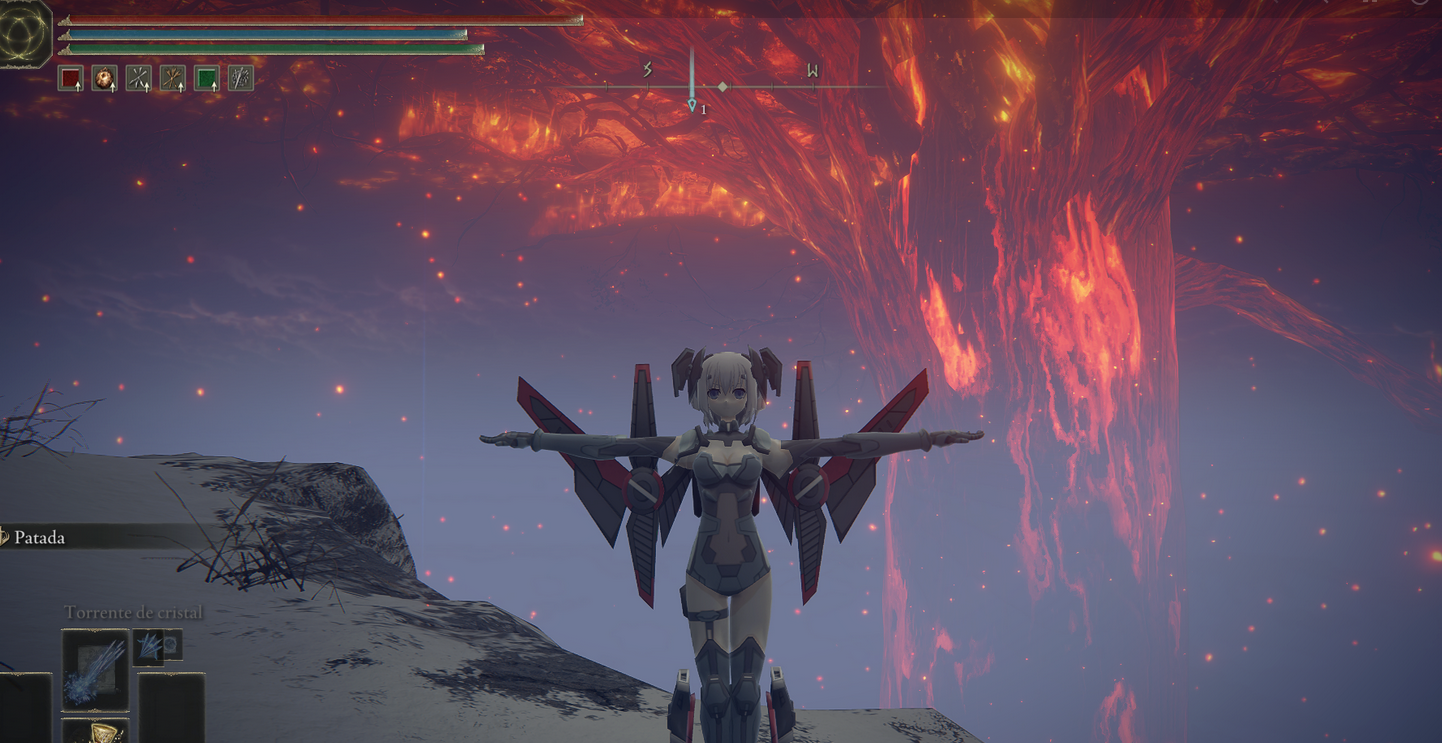Select the Torrente de cristal spell slot

(95, 669)
